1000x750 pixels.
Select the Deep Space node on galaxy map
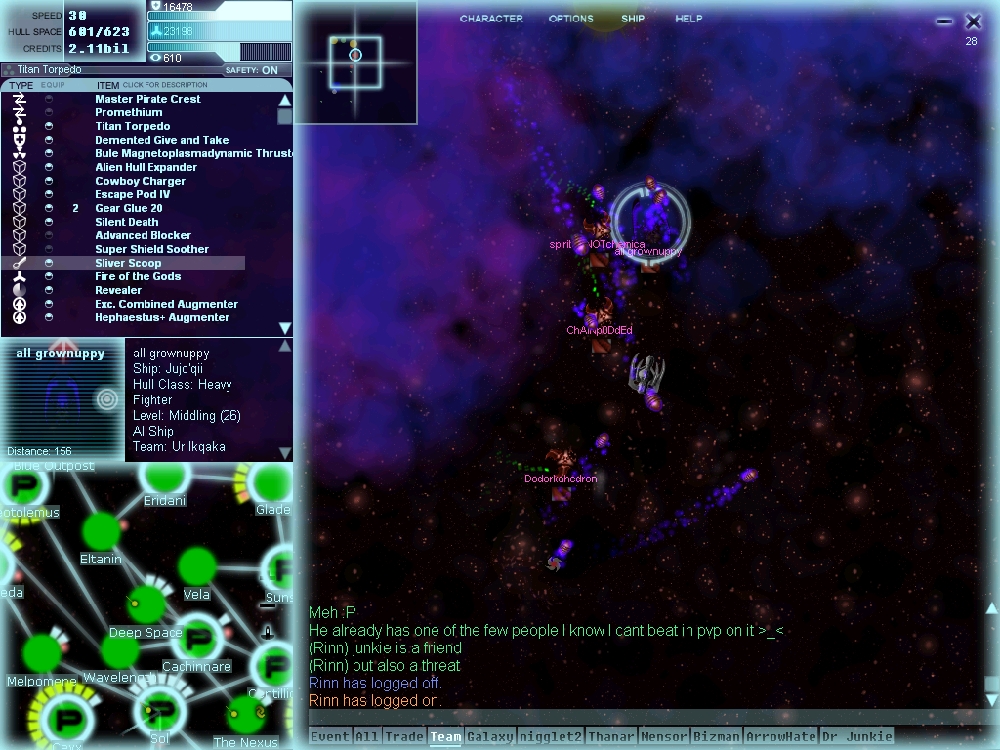coord(146,604)
